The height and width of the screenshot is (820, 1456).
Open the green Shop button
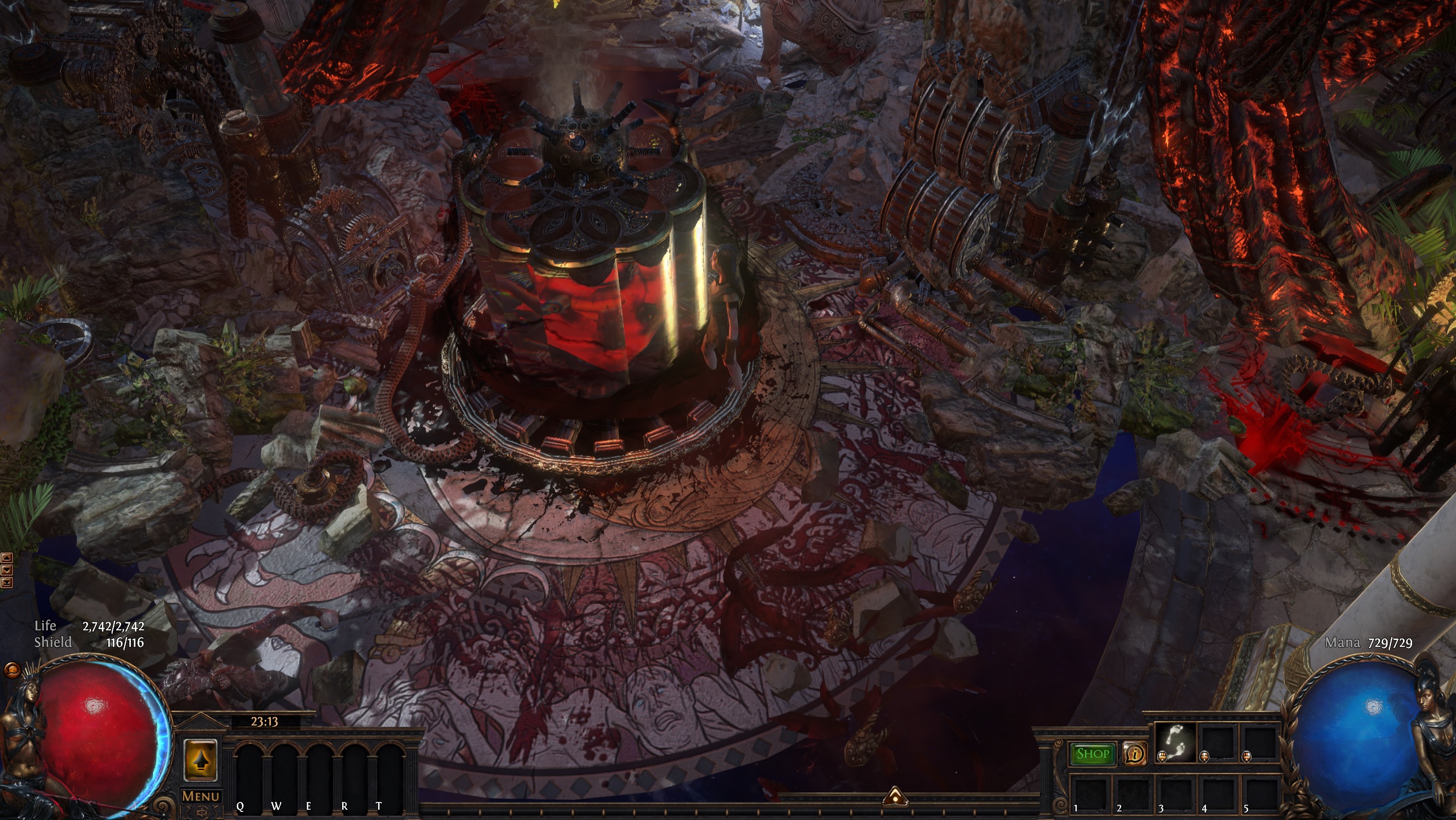click(x=1092, y=754)
